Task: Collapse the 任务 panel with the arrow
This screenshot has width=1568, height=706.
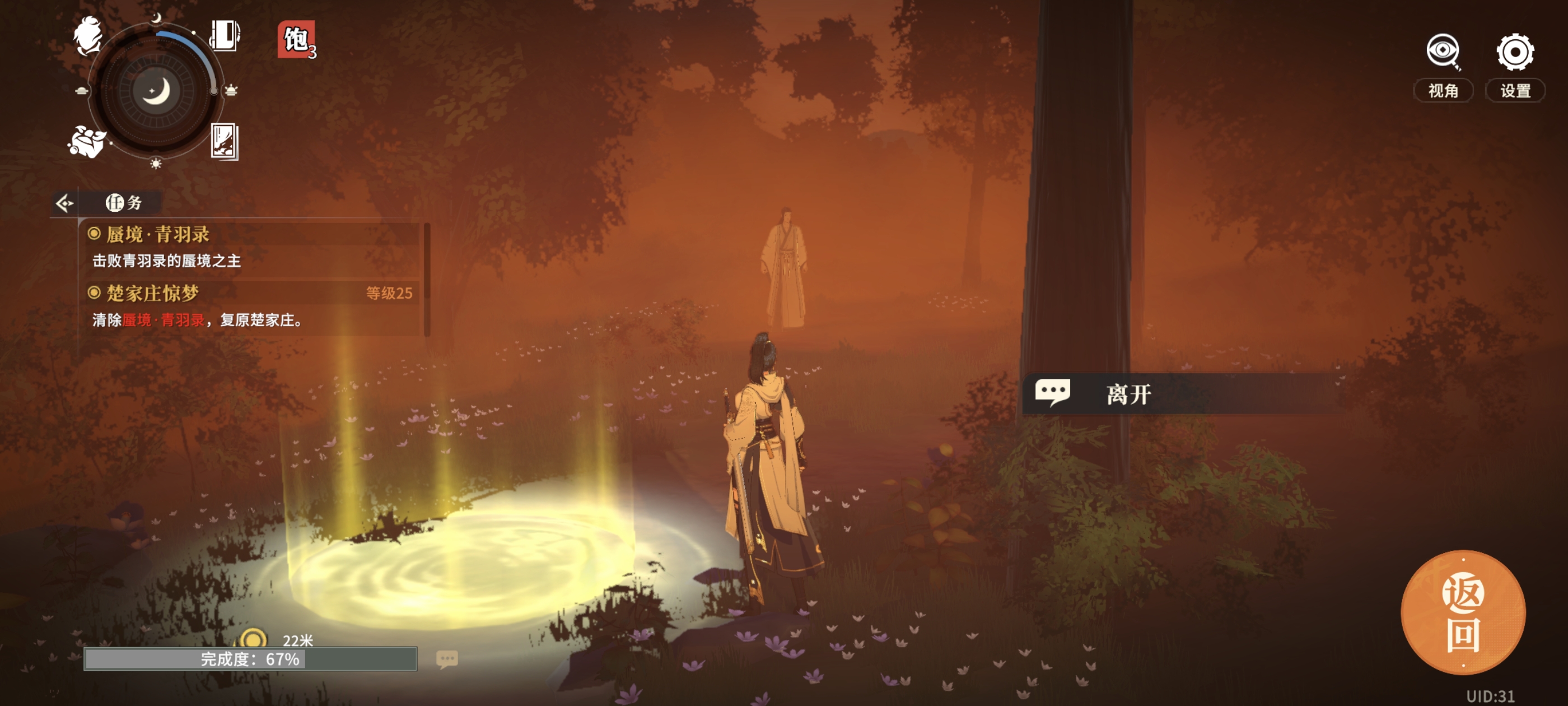Action: (64, 203)
